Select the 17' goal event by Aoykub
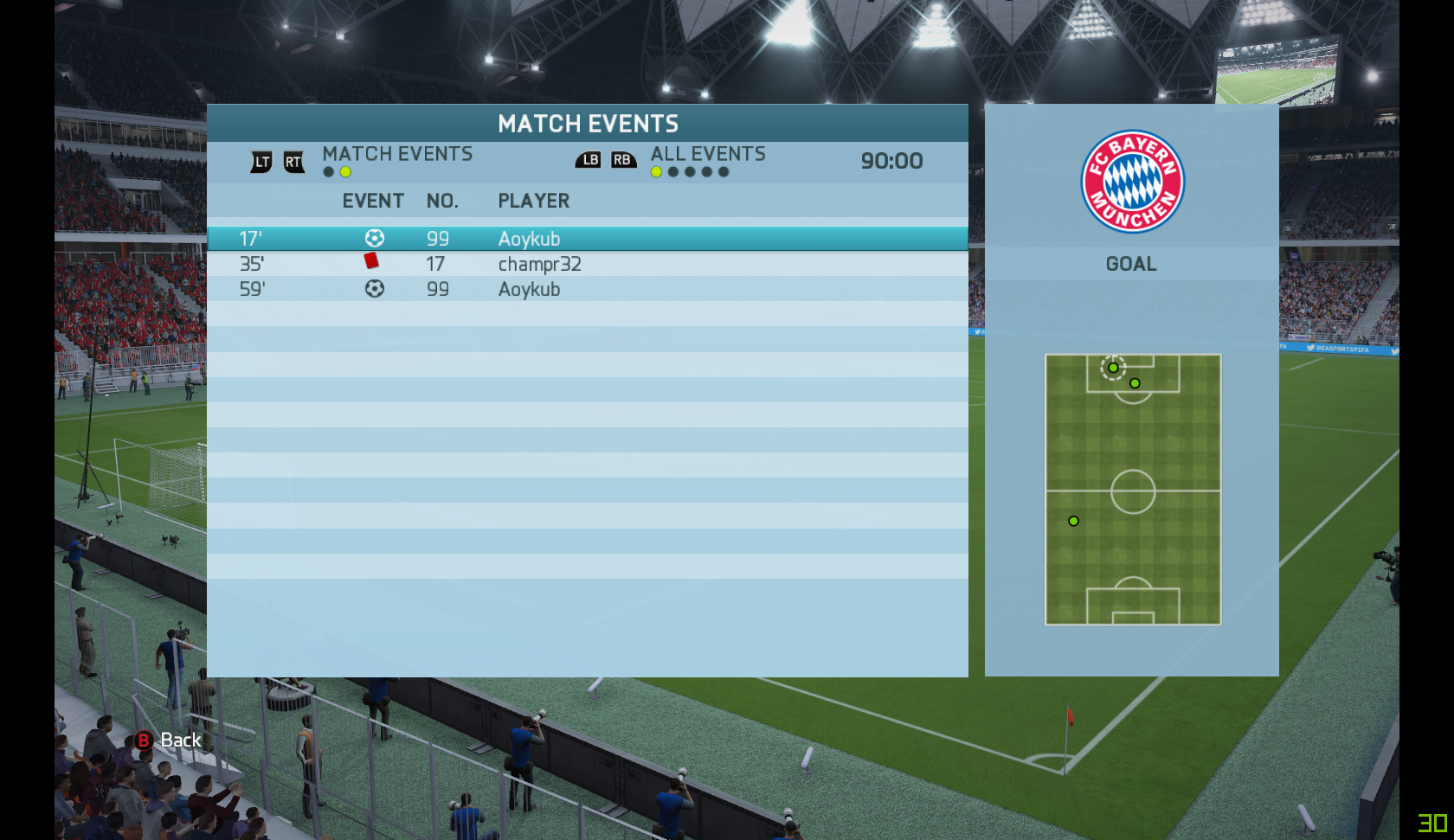Screen dimensions: 1454x840 [x=587, y=239]
